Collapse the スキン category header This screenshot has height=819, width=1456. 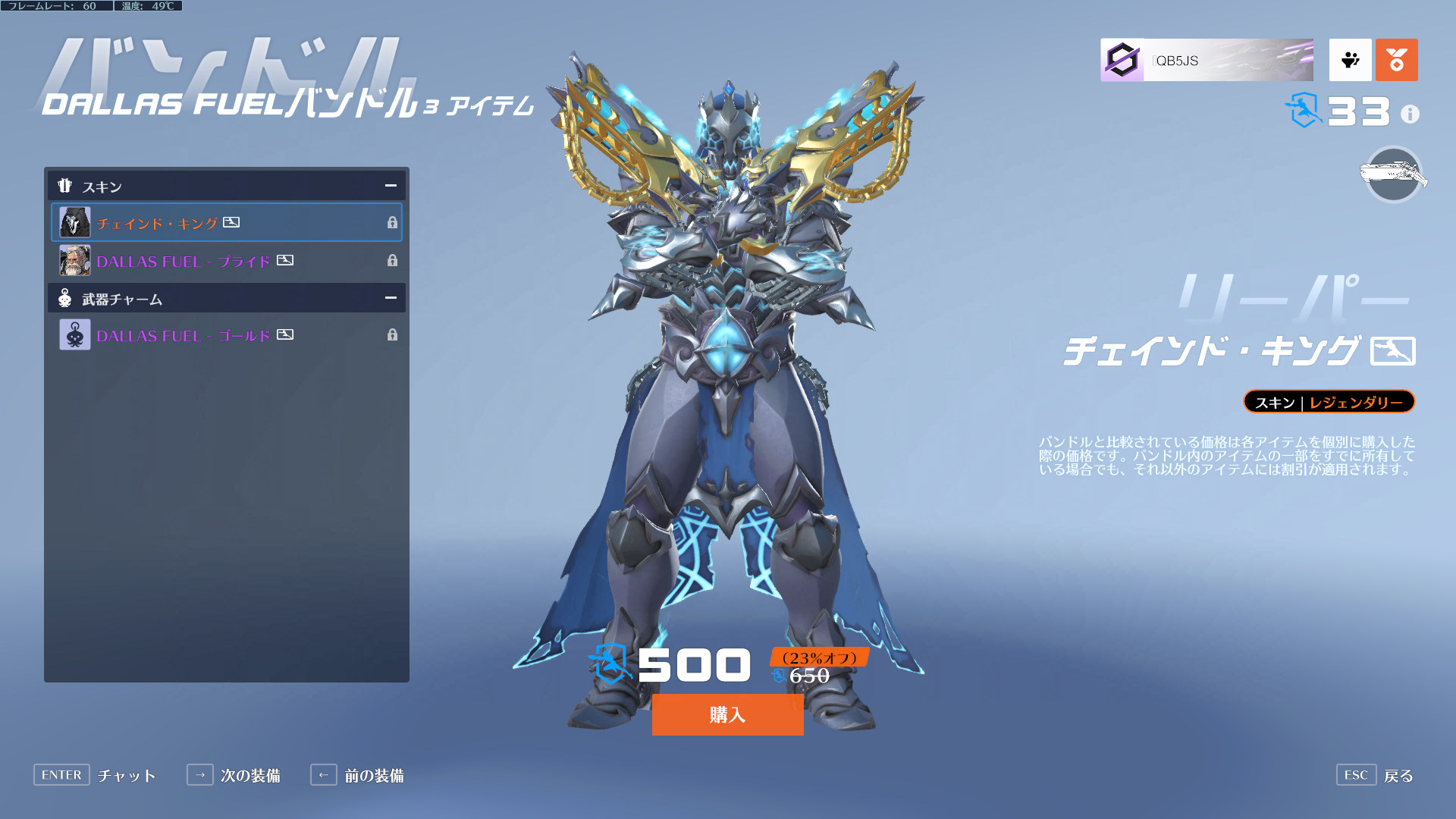coord(391,186)
